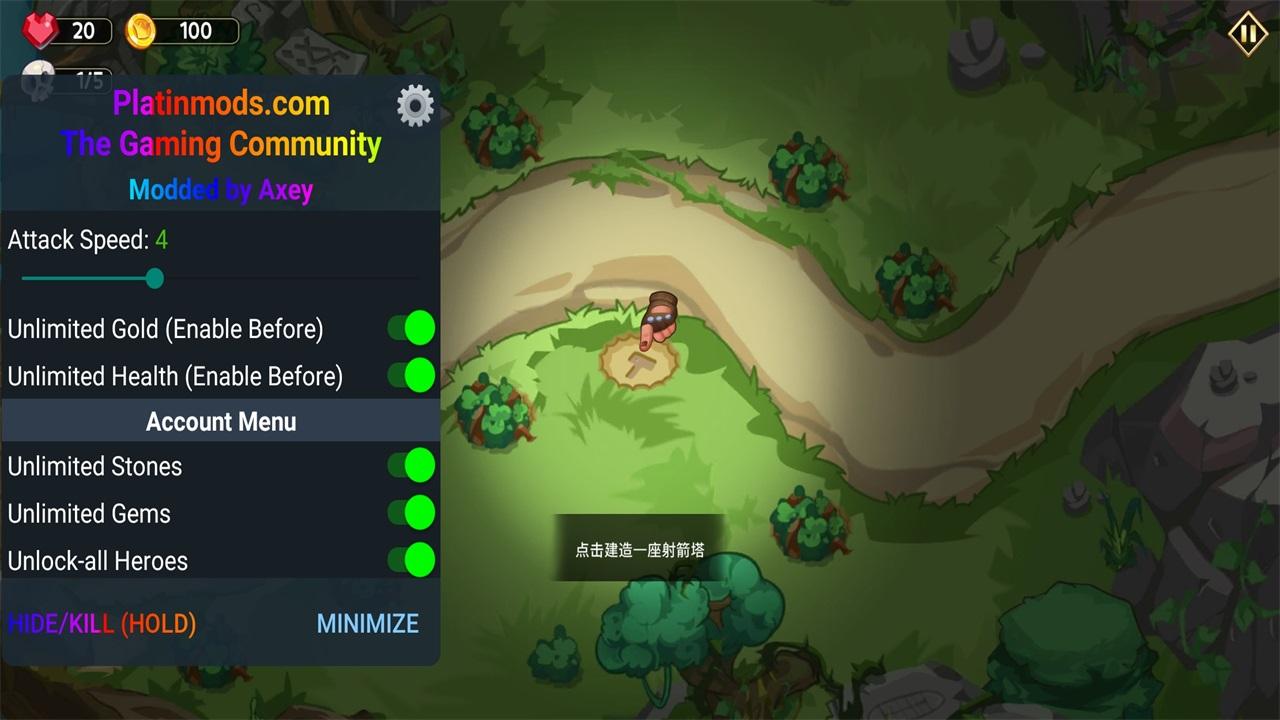Click the Platinmods.com title
Image resolution: width=1280 pixels, height=720 pixels.
pyautogui.click(x=220, y=103)
